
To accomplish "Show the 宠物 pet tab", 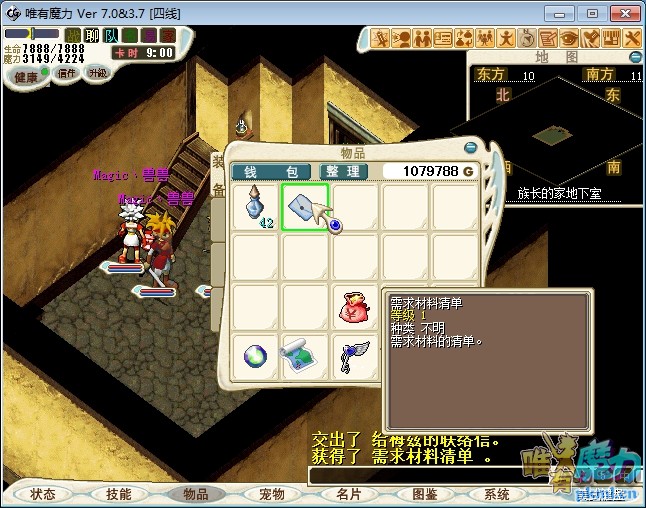I will (272, 494).
